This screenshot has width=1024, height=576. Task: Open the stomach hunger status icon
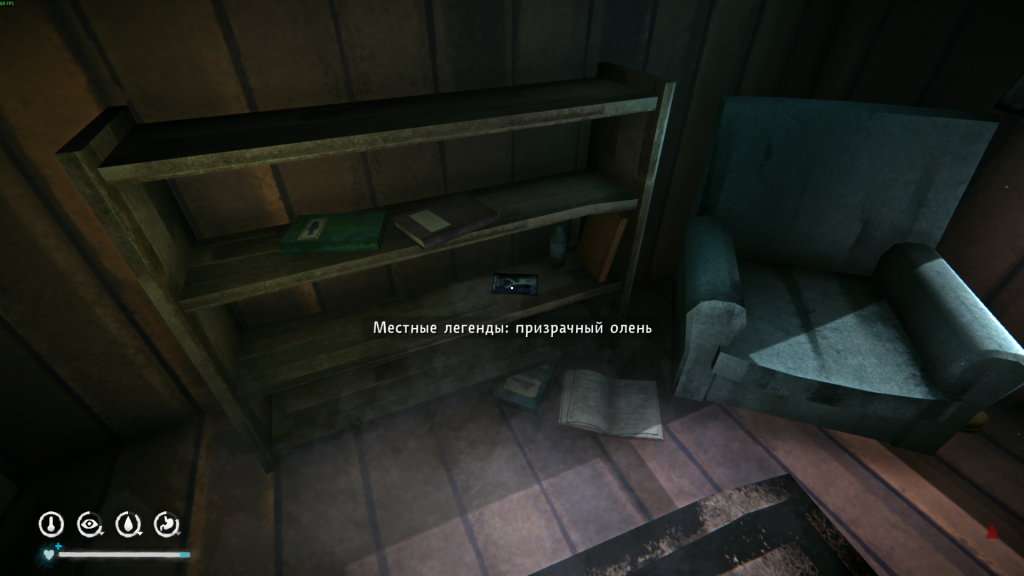[167, 523]
